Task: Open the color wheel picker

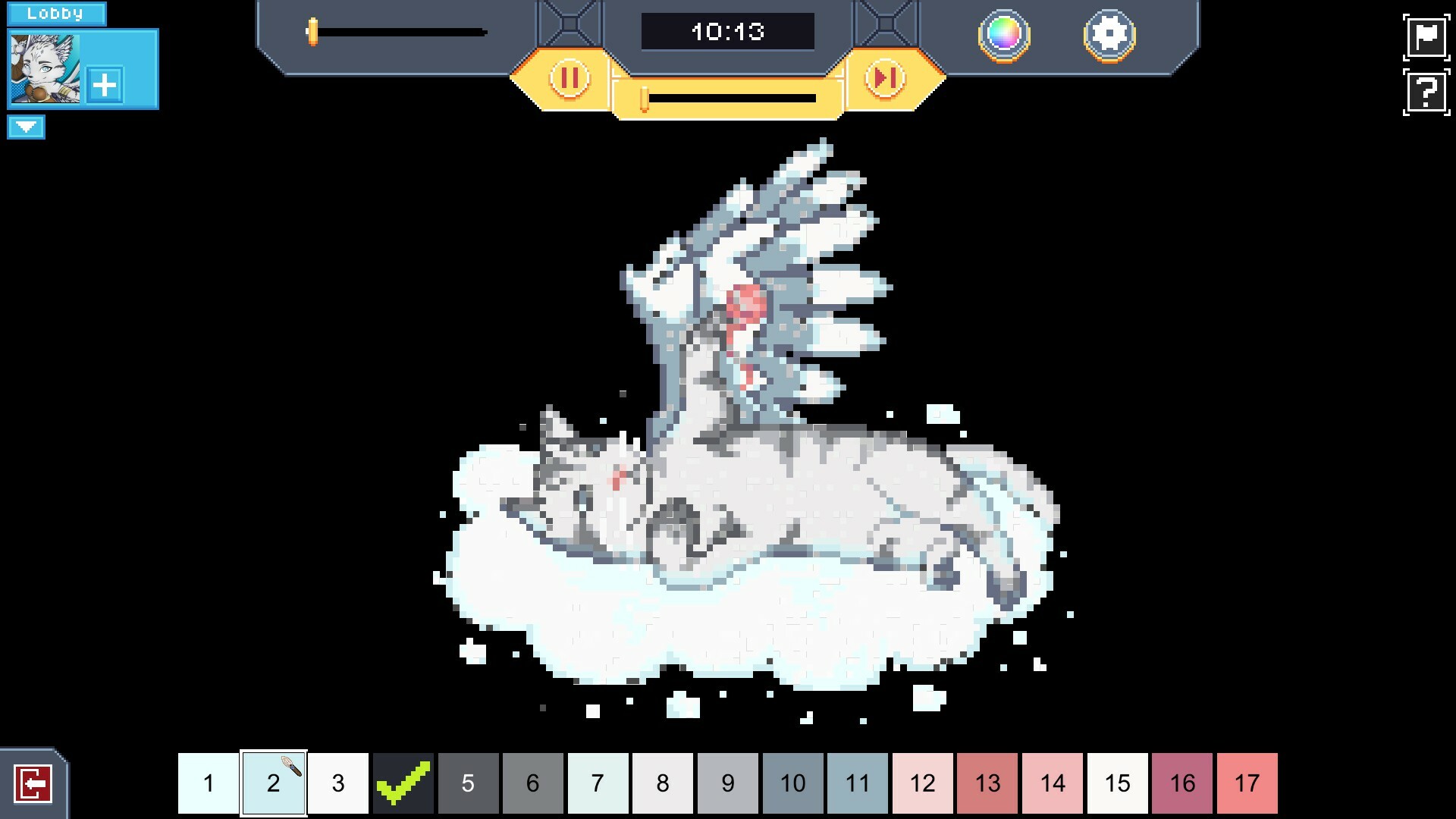Action: [1003, 36]
